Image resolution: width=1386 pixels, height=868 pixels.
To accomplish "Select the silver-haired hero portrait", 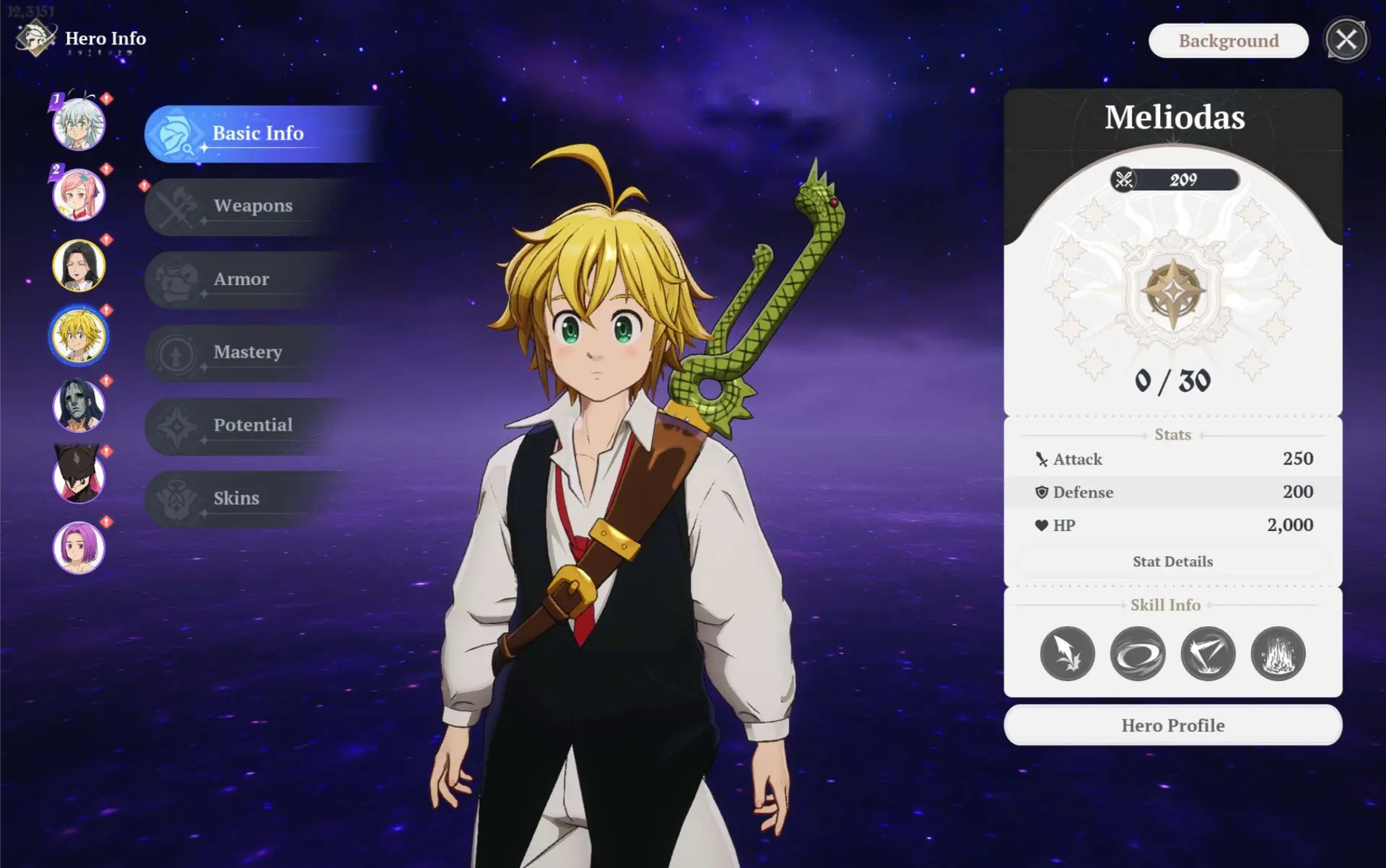I will 79,125.
